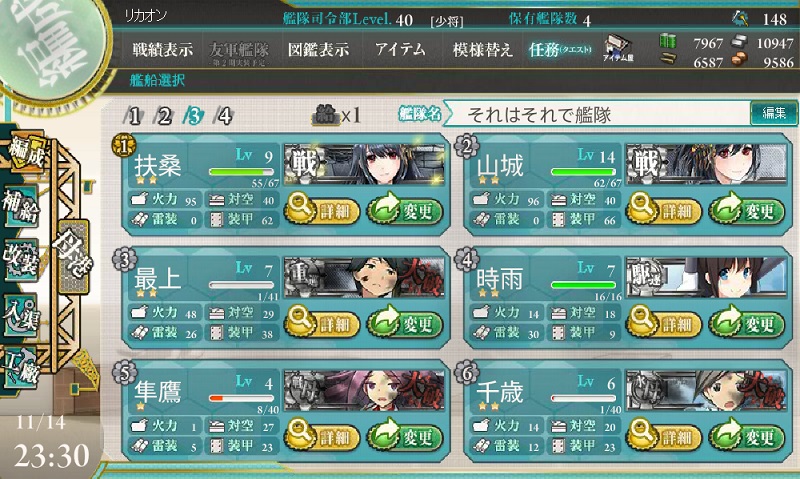Open the アイテム menu
Screen dimensions: 800x479
click(399, 49)
